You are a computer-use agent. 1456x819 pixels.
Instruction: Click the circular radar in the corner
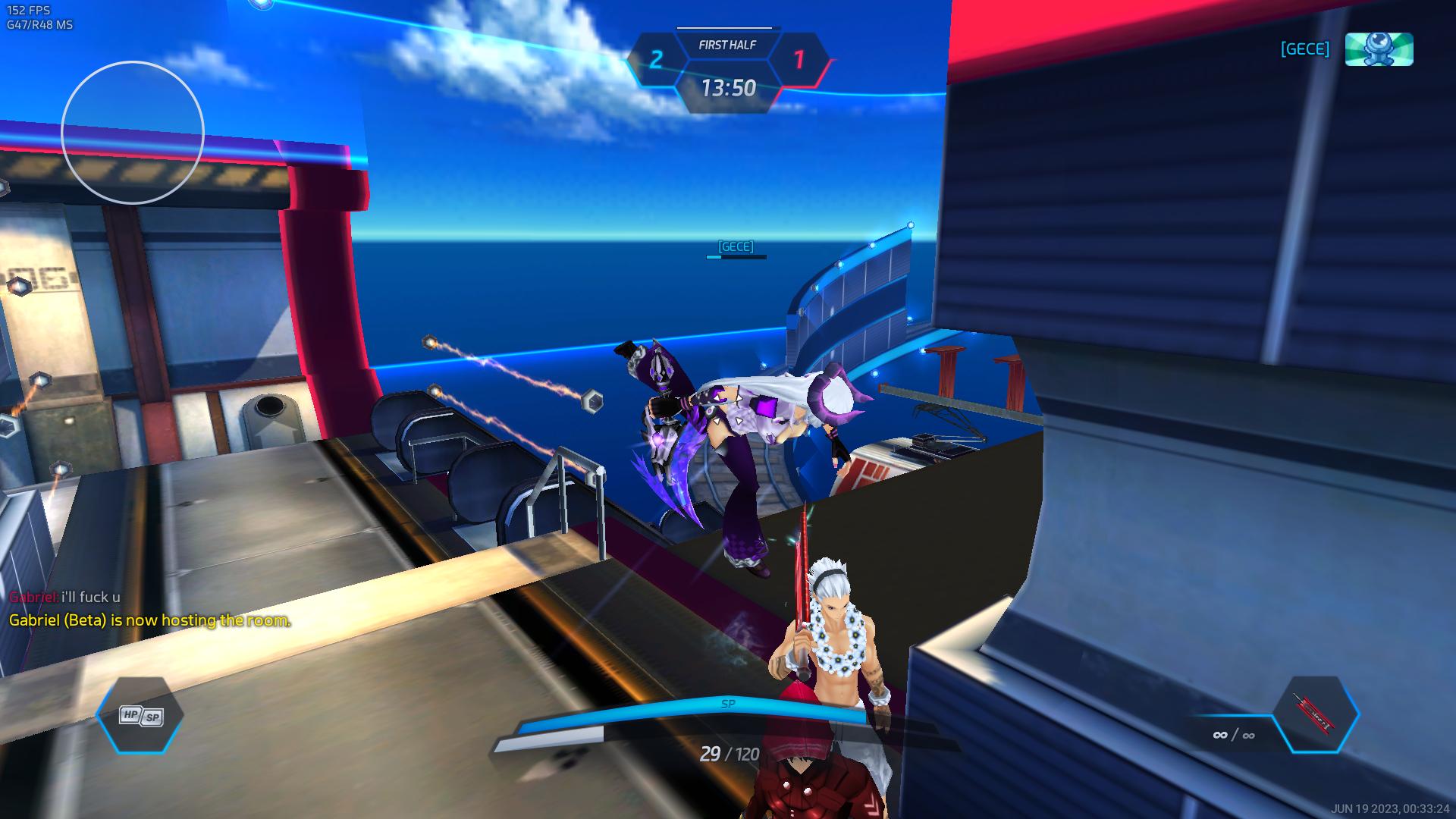[x=133, y=133]
